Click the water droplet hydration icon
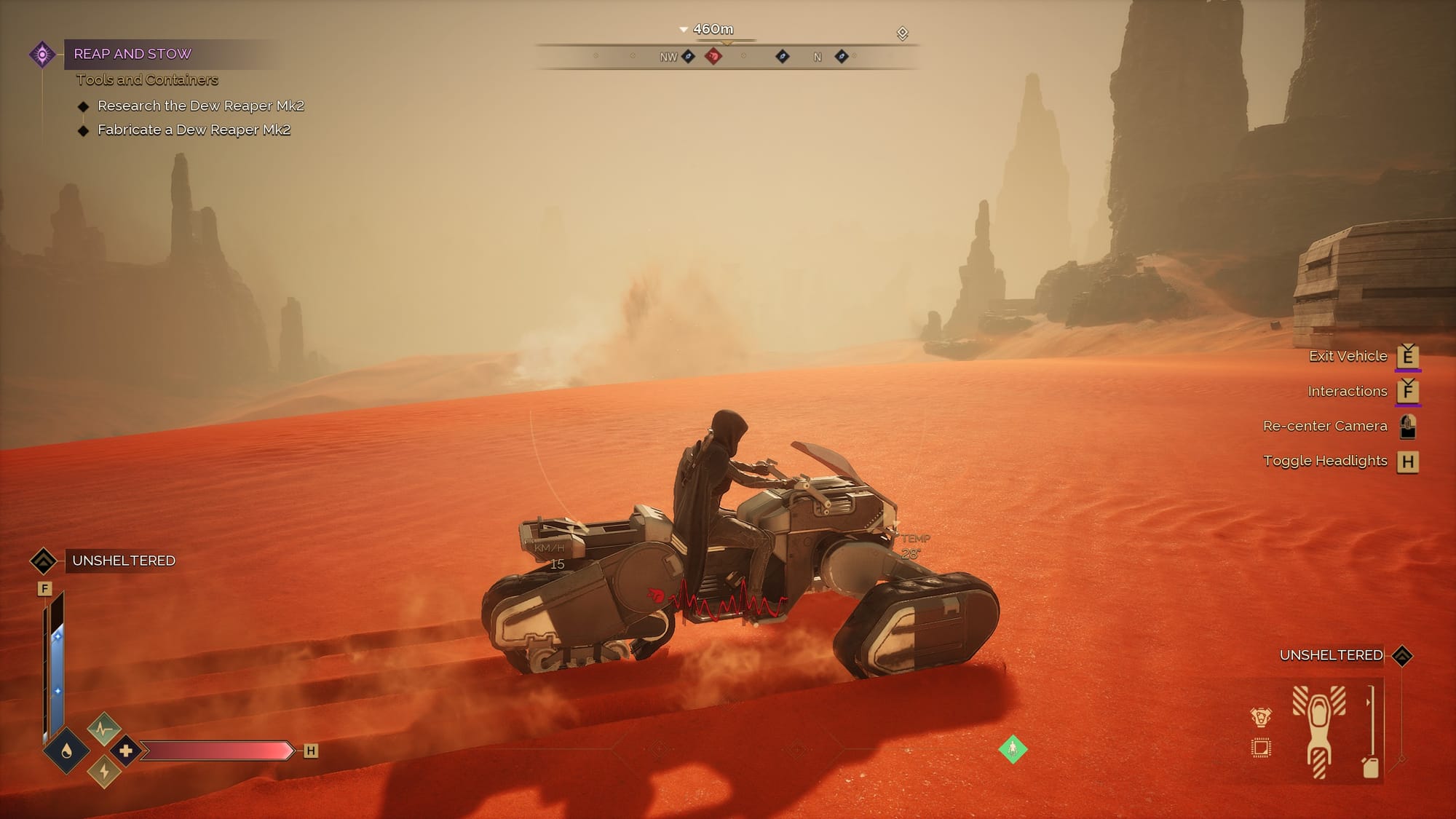 [66, 751]
